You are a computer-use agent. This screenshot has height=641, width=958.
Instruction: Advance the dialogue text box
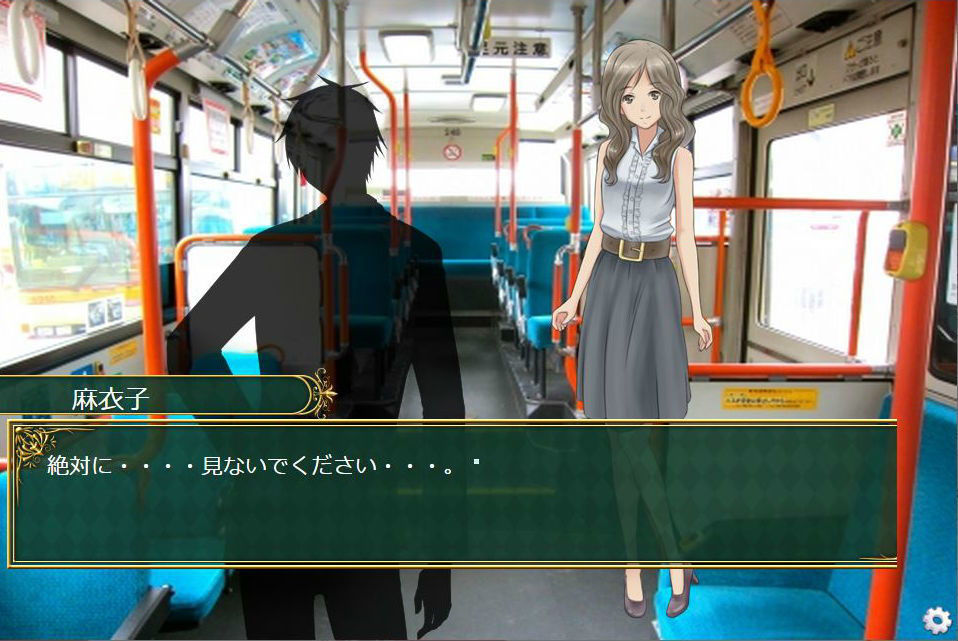[x=452, y=493]
